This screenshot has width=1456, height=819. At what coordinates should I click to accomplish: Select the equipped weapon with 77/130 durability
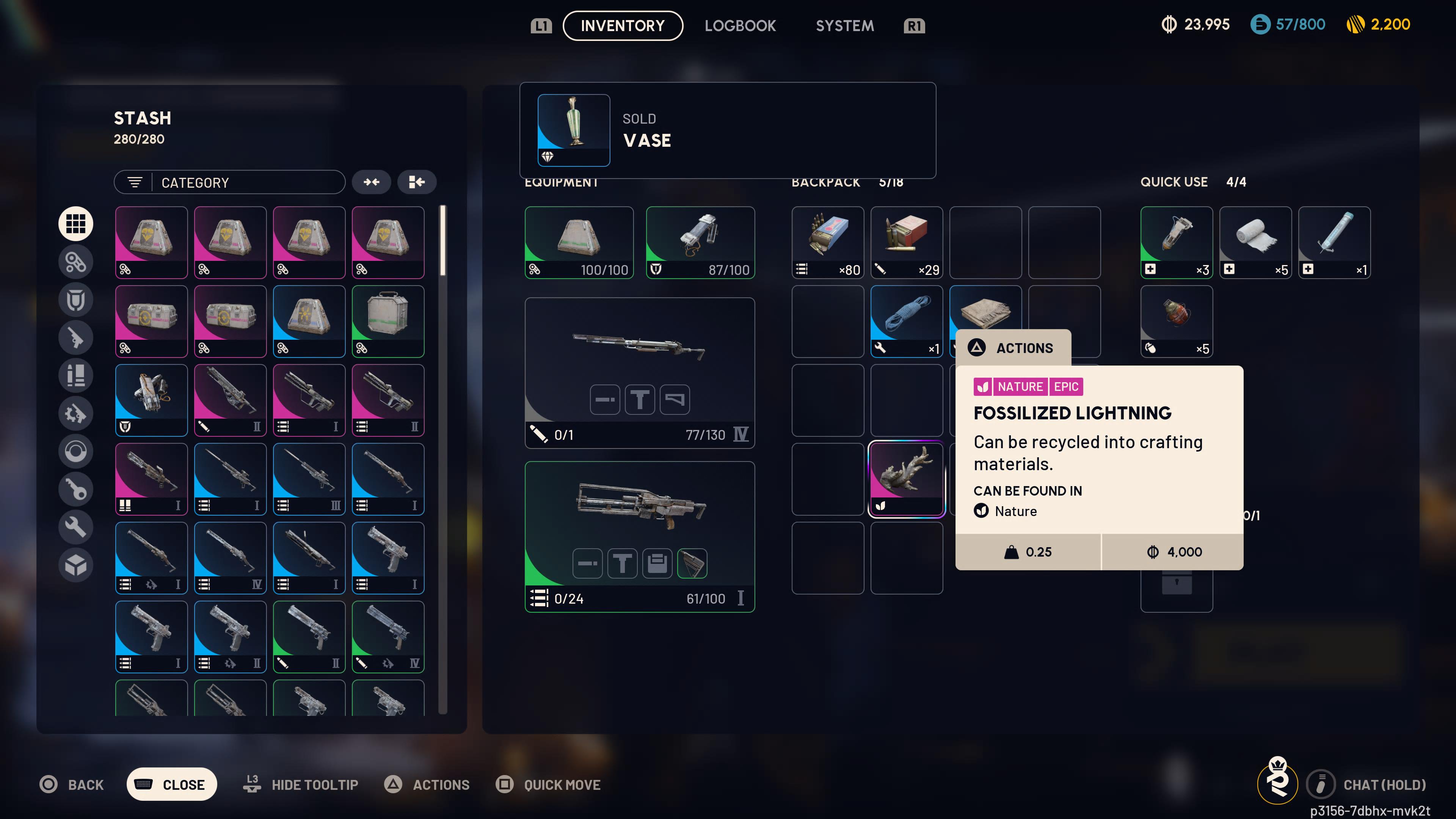coord(639,372)
